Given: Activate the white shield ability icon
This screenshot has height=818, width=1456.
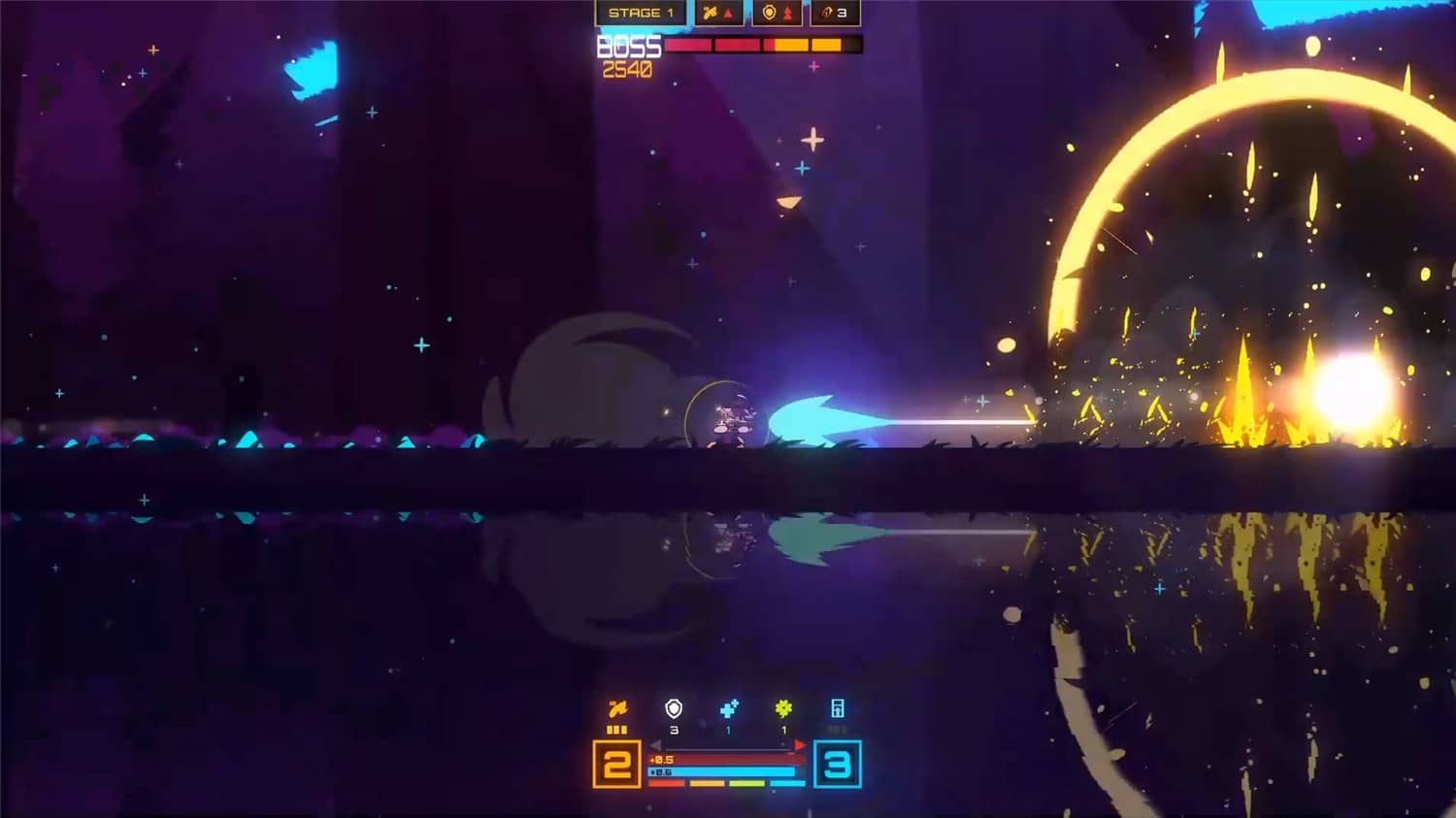Looking at the screenshot, I should [674, 709].
